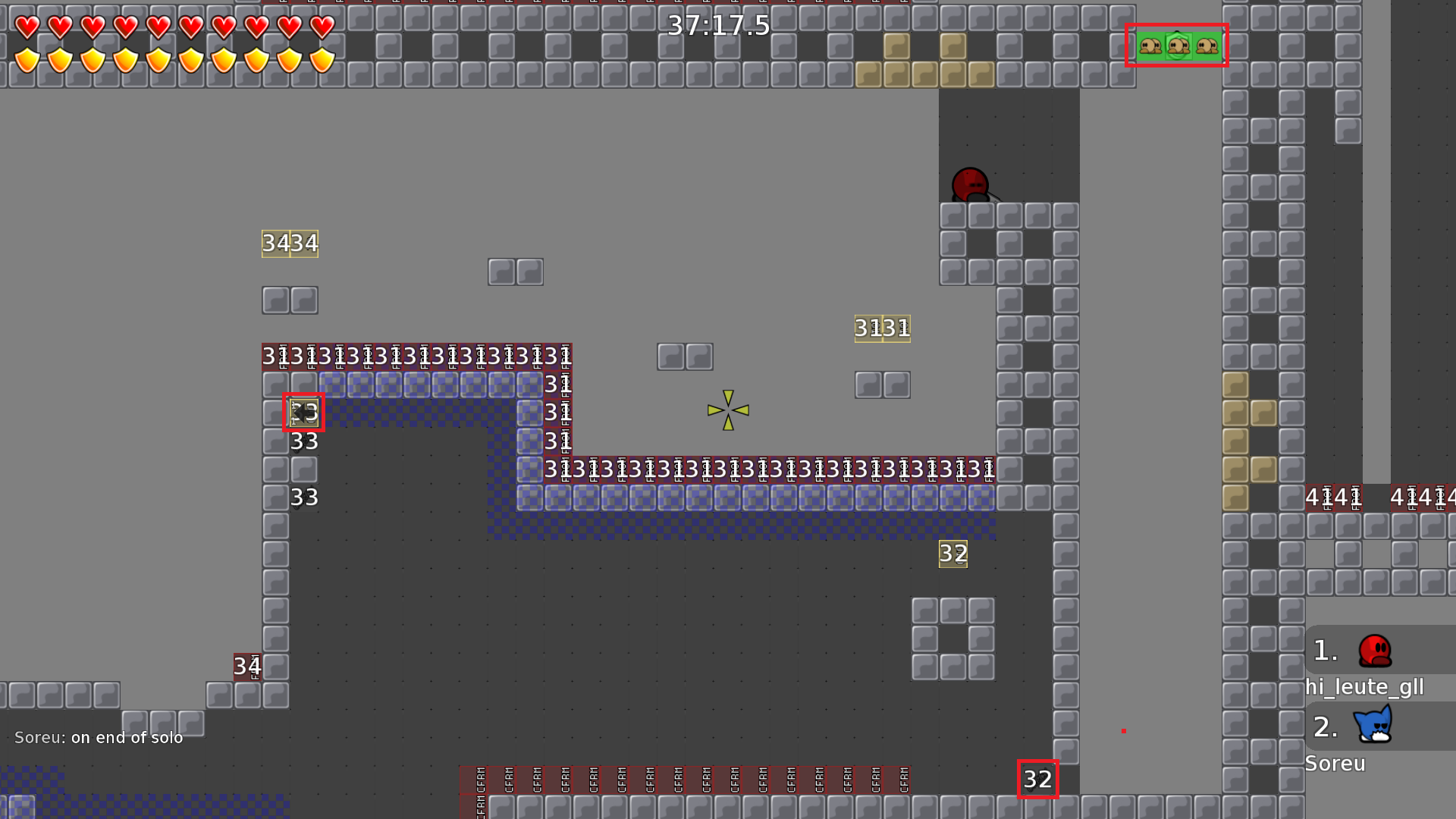Viewport: 1456px width, 819px height.
Task: Click Soreu player name in the scoreboard
Action: (x=1335, y=764)
